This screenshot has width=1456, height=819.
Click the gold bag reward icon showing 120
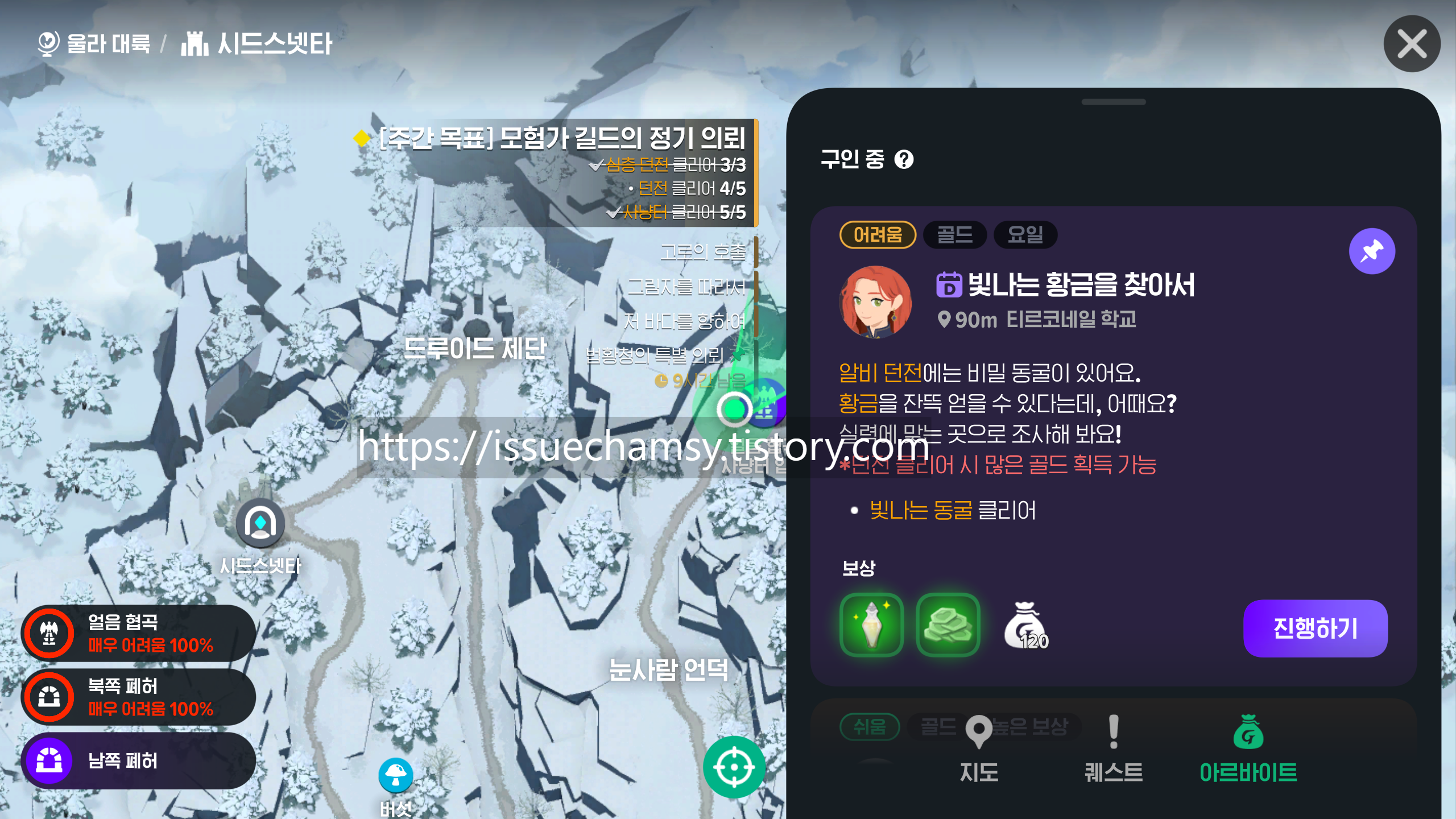(1027, 626)
